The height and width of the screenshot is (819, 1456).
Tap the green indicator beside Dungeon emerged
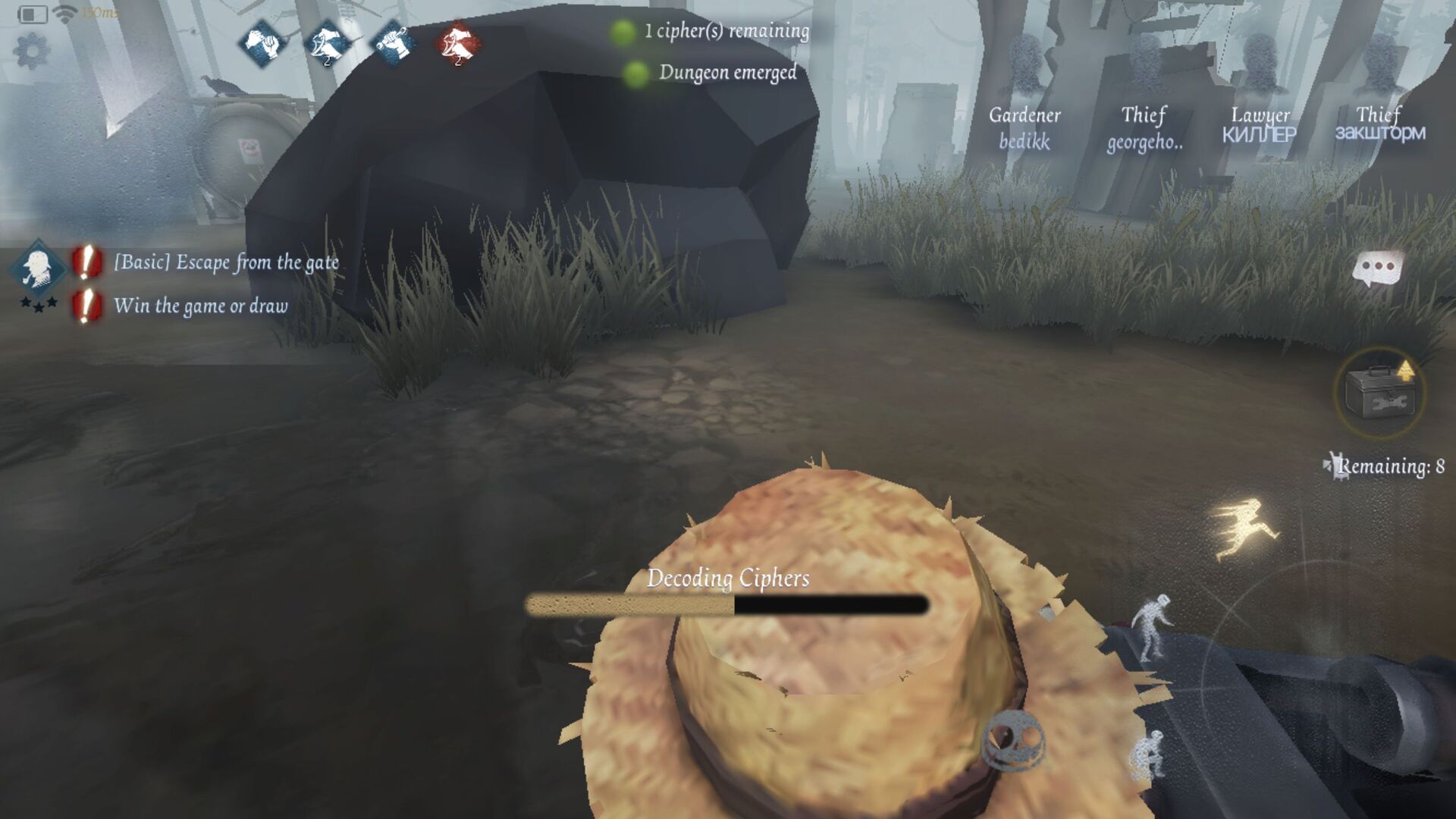point(637,73)
